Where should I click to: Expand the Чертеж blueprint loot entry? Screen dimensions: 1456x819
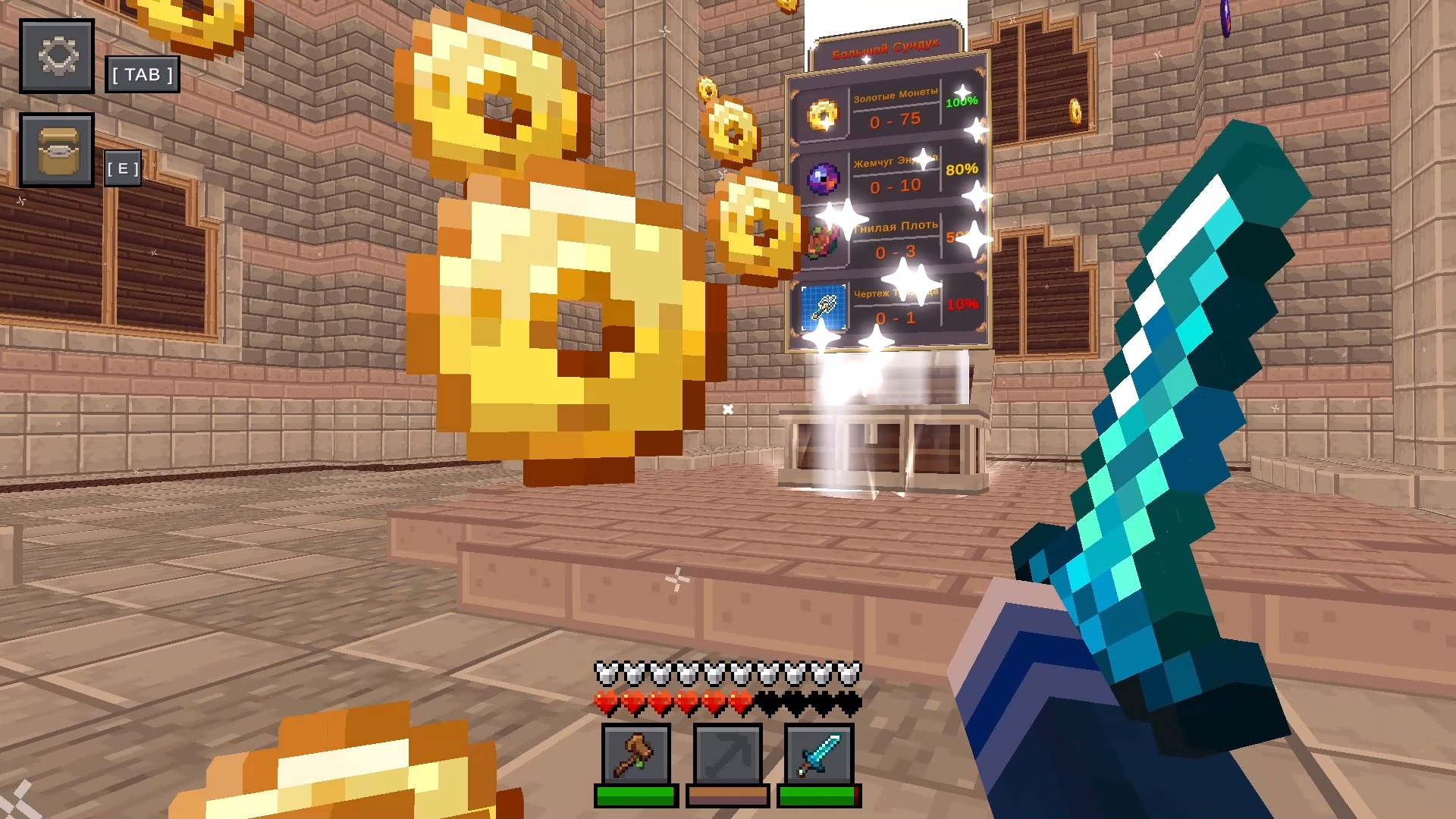pos(887,308)
